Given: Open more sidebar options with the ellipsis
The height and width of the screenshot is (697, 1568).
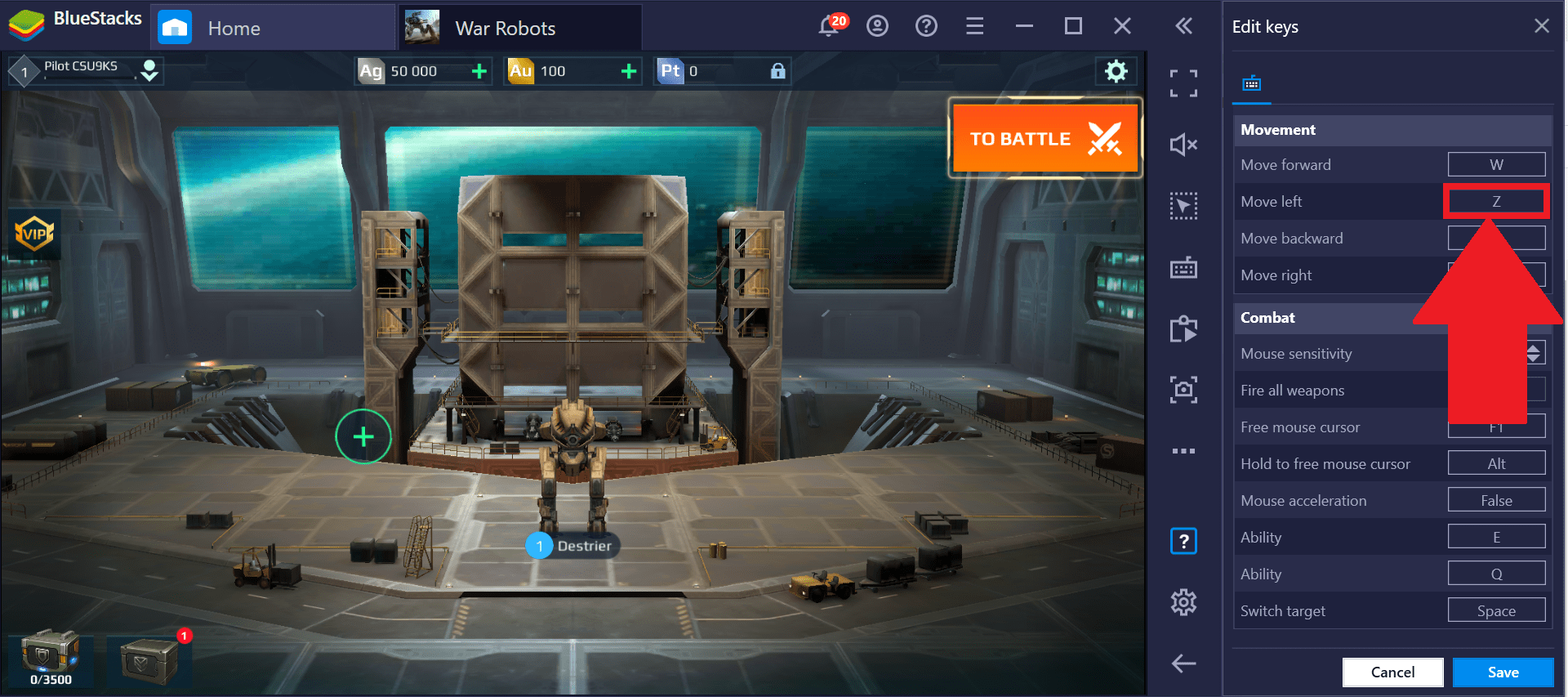Looking at the screenshot, I should click(1183, 450).
